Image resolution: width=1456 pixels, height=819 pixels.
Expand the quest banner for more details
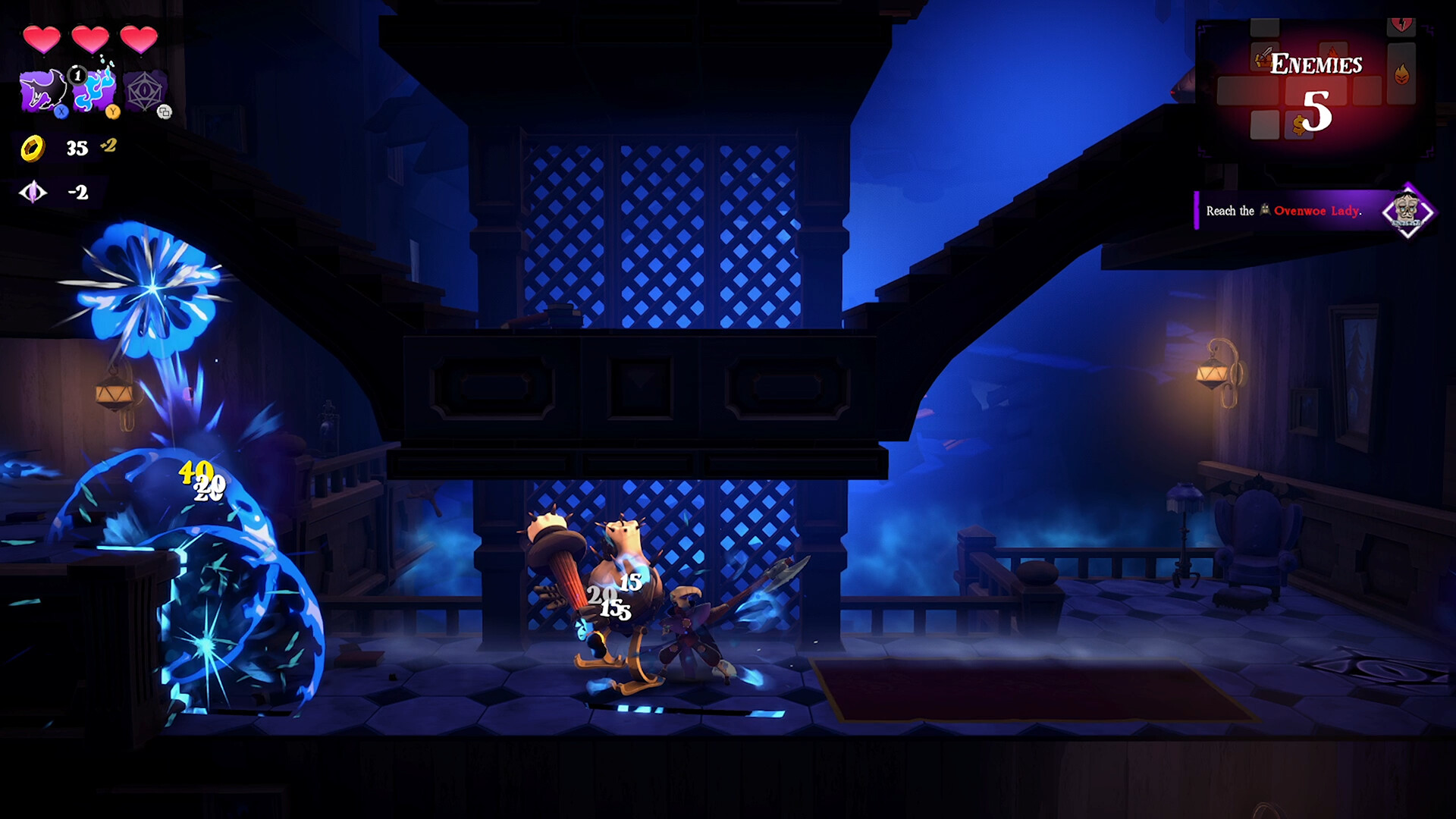[1289, 211]
